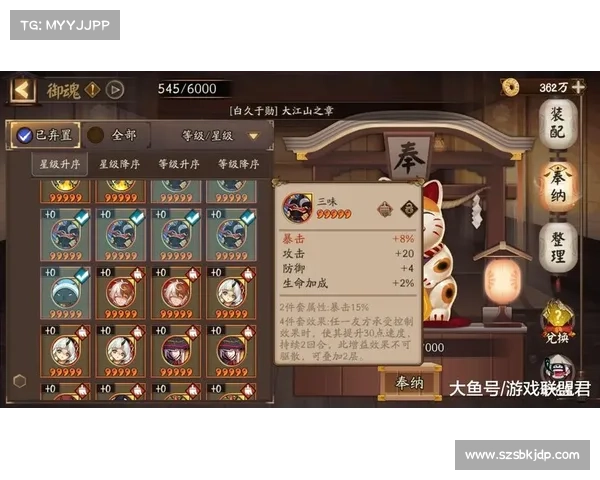Click the play arrow icon beside 御魂

click(116, 90)
